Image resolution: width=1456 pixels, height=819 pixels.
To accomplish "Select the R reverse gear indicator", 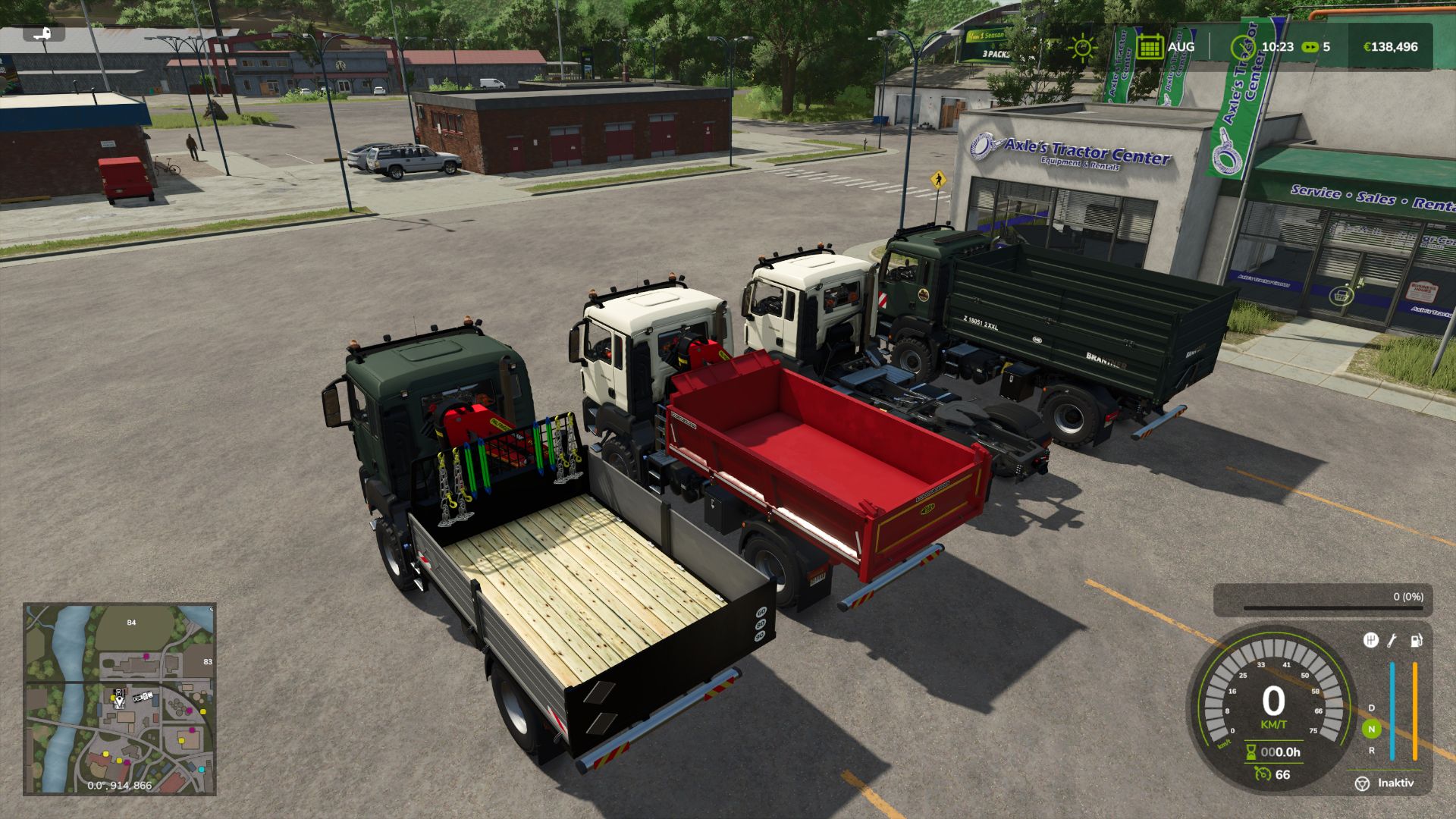I will [x=1372, y=751].
